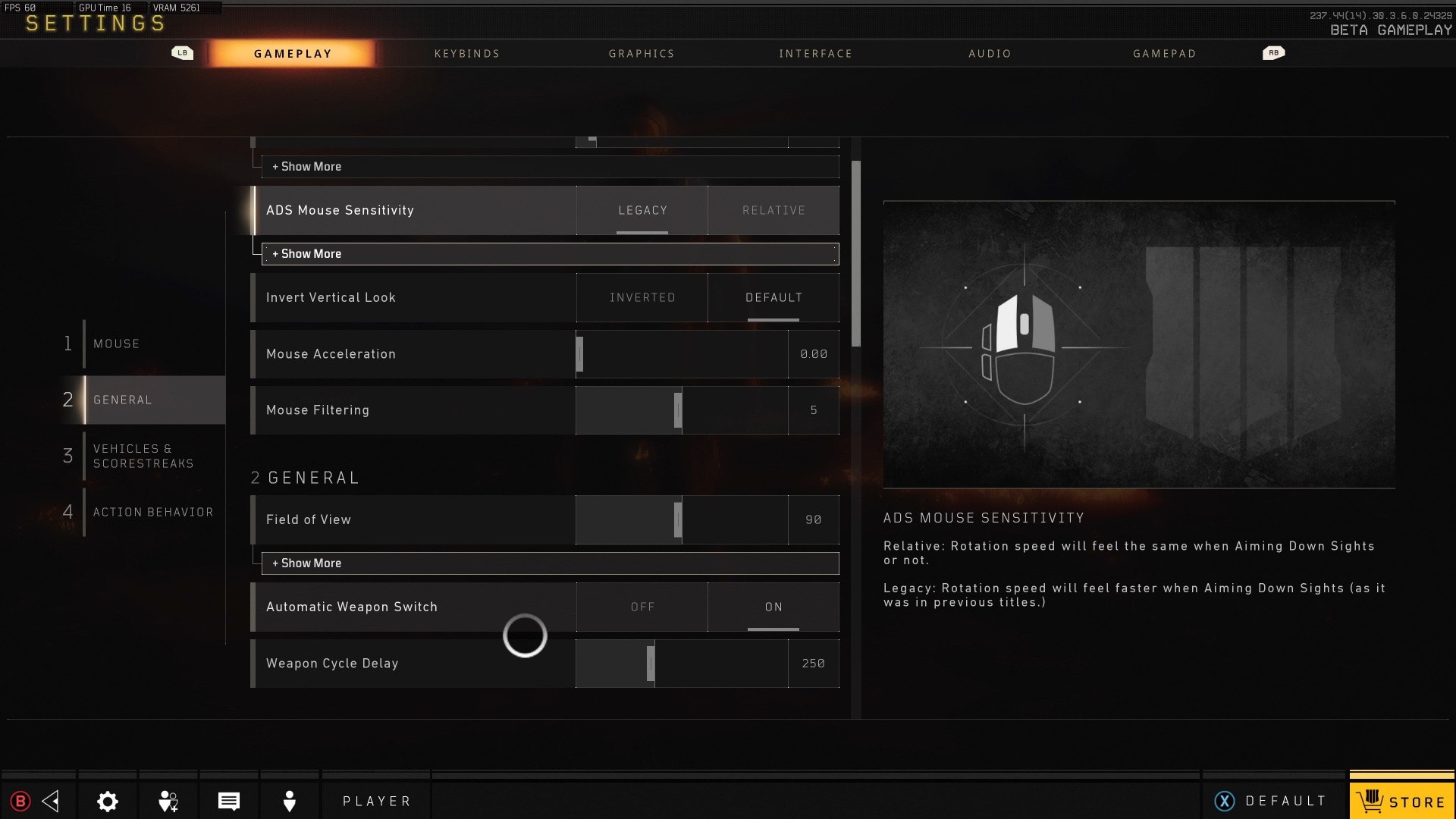Screen dimensions: 1456x819
Task: Open the Graphics settings tab
Action: click(x=641, y=54)
